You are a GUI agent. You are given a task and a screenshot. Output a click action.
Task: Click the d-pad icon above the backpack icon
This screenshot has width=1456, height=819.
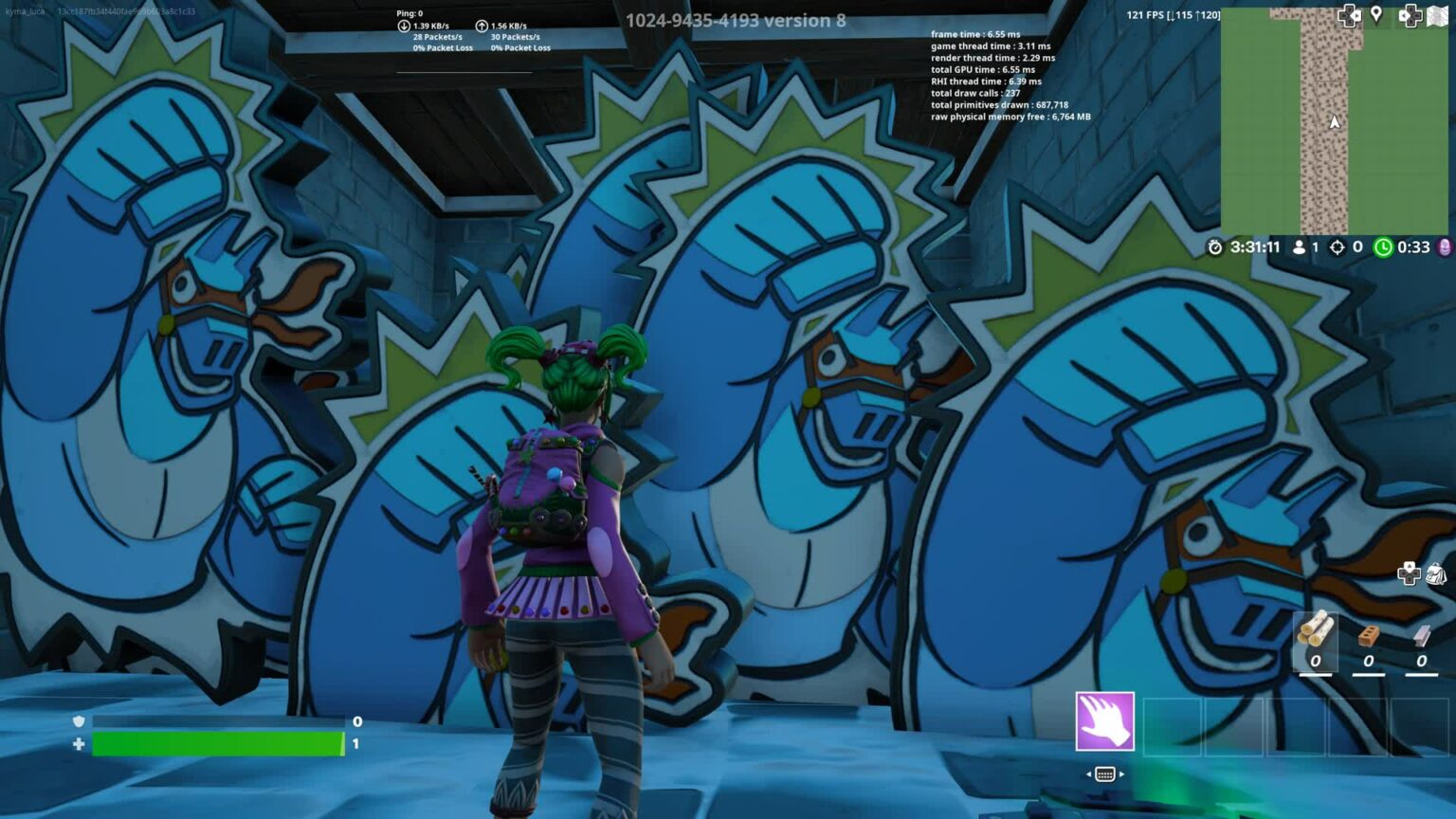(1410, 573)
